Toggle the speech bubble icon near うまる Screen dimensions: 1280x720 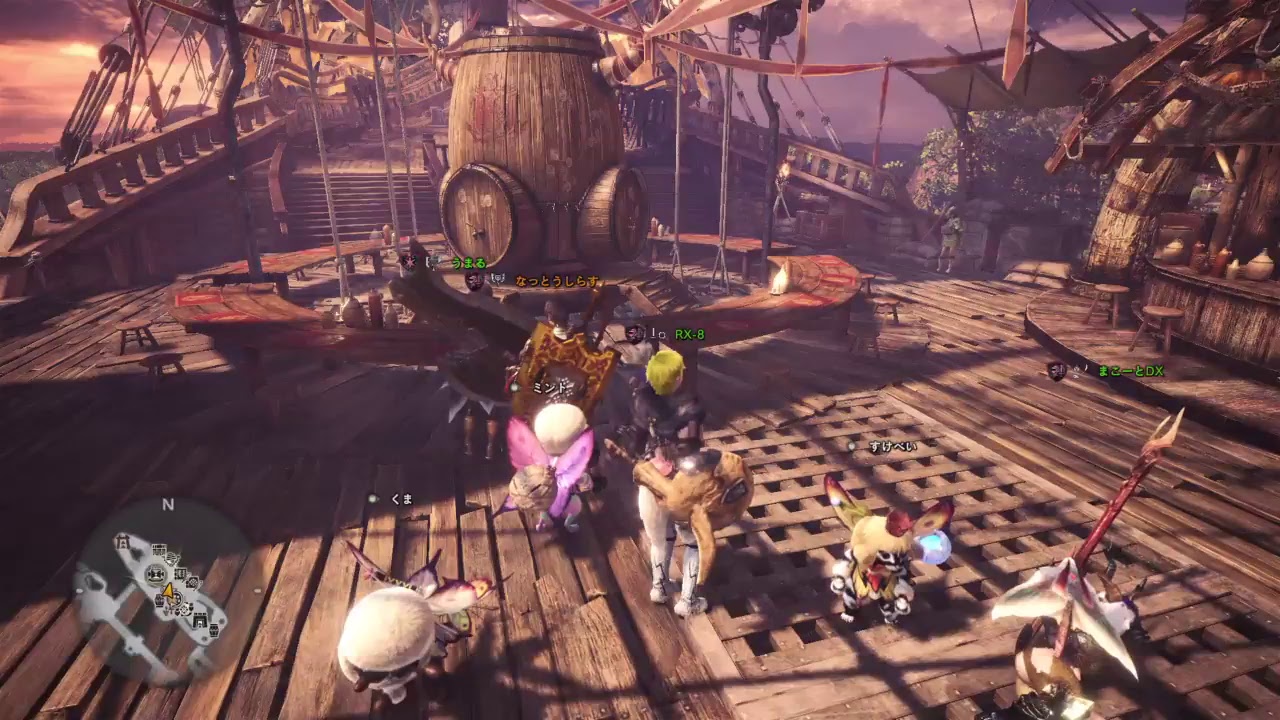(431, 263)
